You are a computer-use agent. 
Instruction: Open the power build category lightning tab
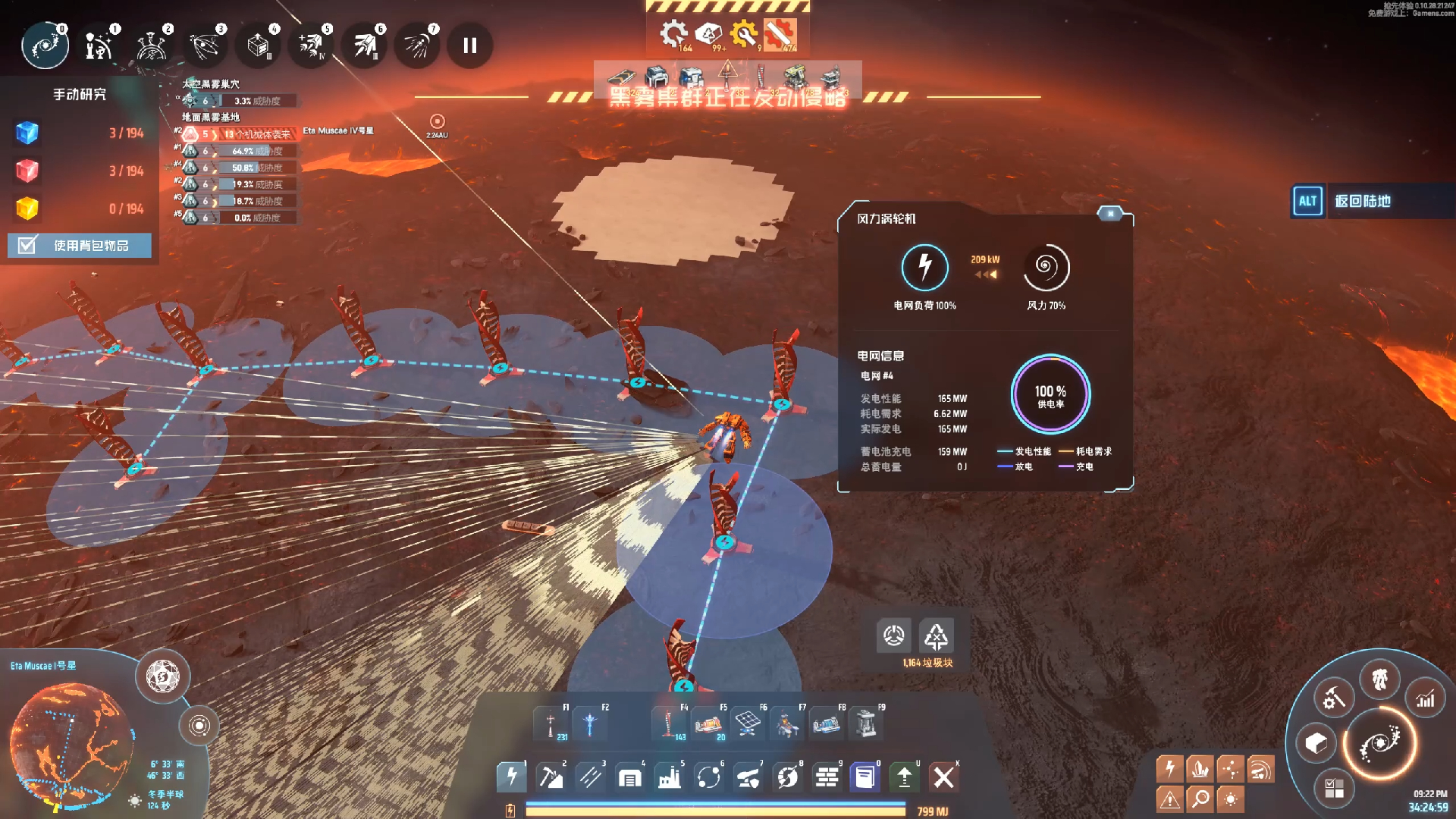click(512, 777)
